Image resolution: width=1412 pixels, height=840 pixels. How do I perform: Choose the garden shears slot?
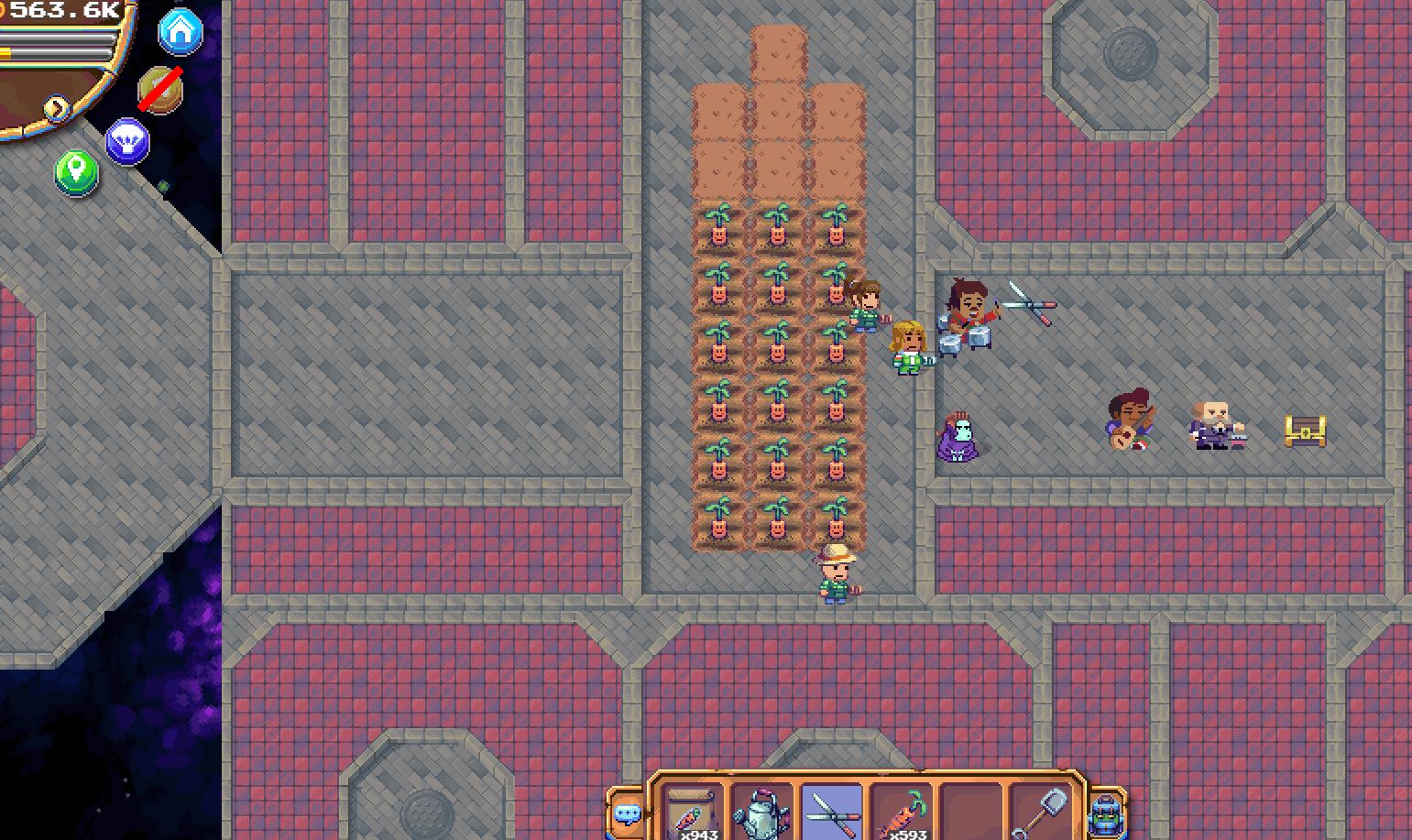(831, 813)
